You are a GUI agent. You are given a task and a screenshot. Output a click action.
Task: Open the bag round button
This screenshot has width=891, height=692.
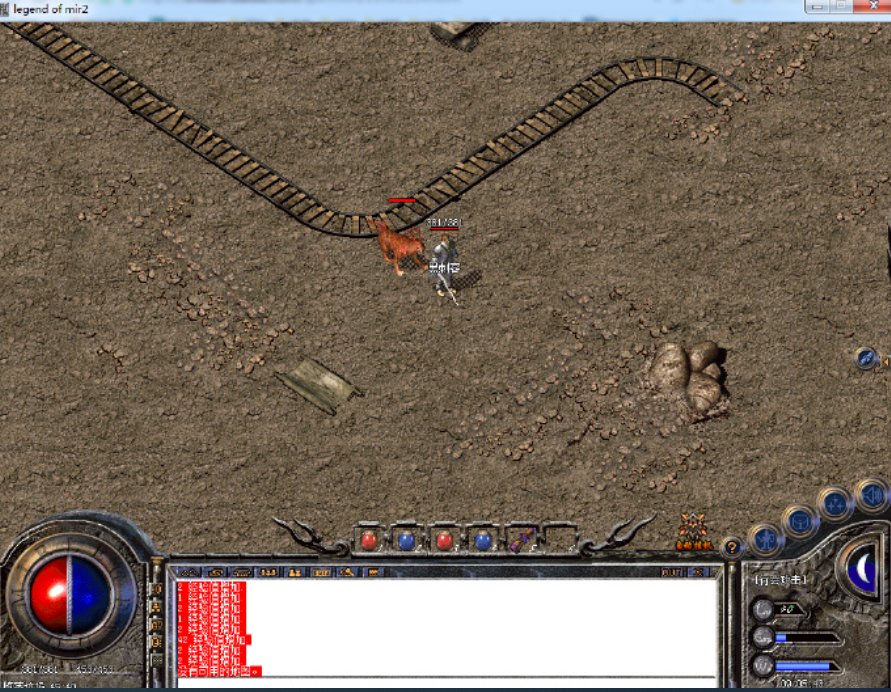(800, 520)
